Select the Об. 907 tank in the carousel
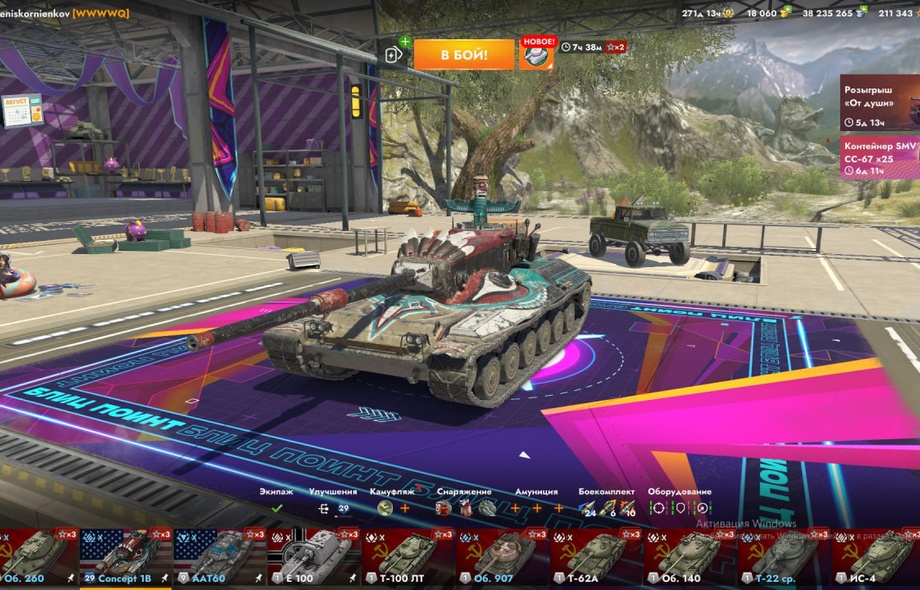Screen dimensions: 920x590 click(501, 556)
